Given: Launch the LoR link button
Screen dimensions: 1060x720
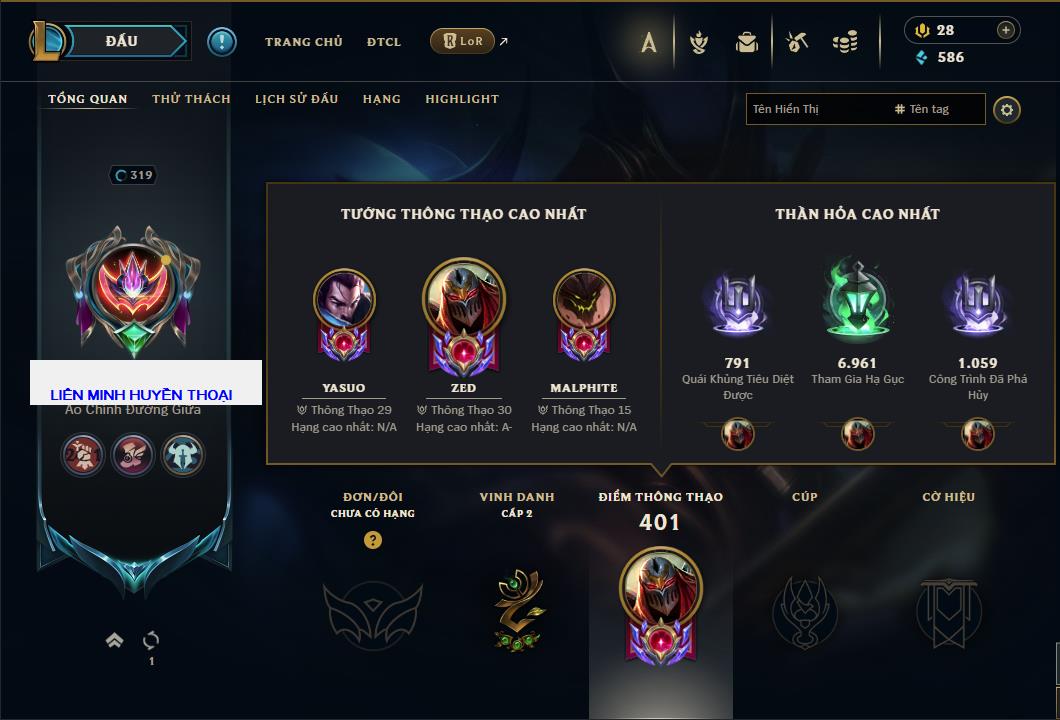Looking at the screenshot, I should click(462, 41).
